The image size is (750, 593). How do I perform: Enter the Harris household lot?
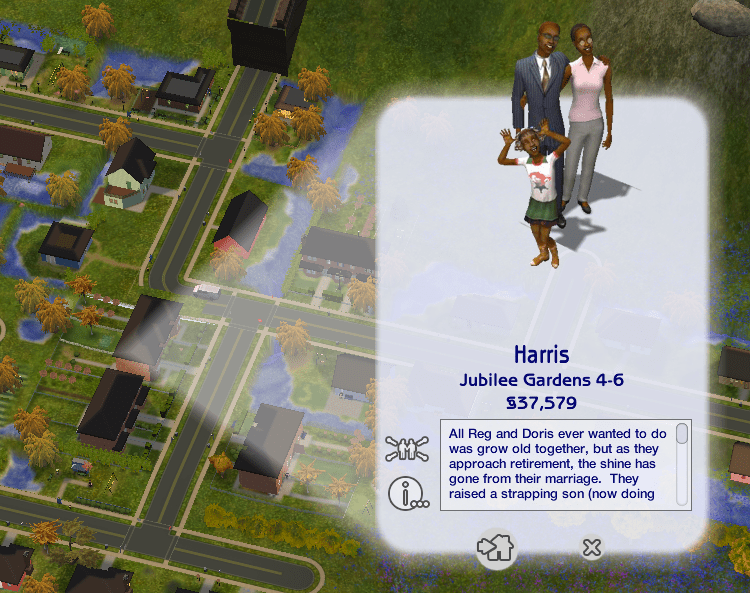(x=496, y=547)
